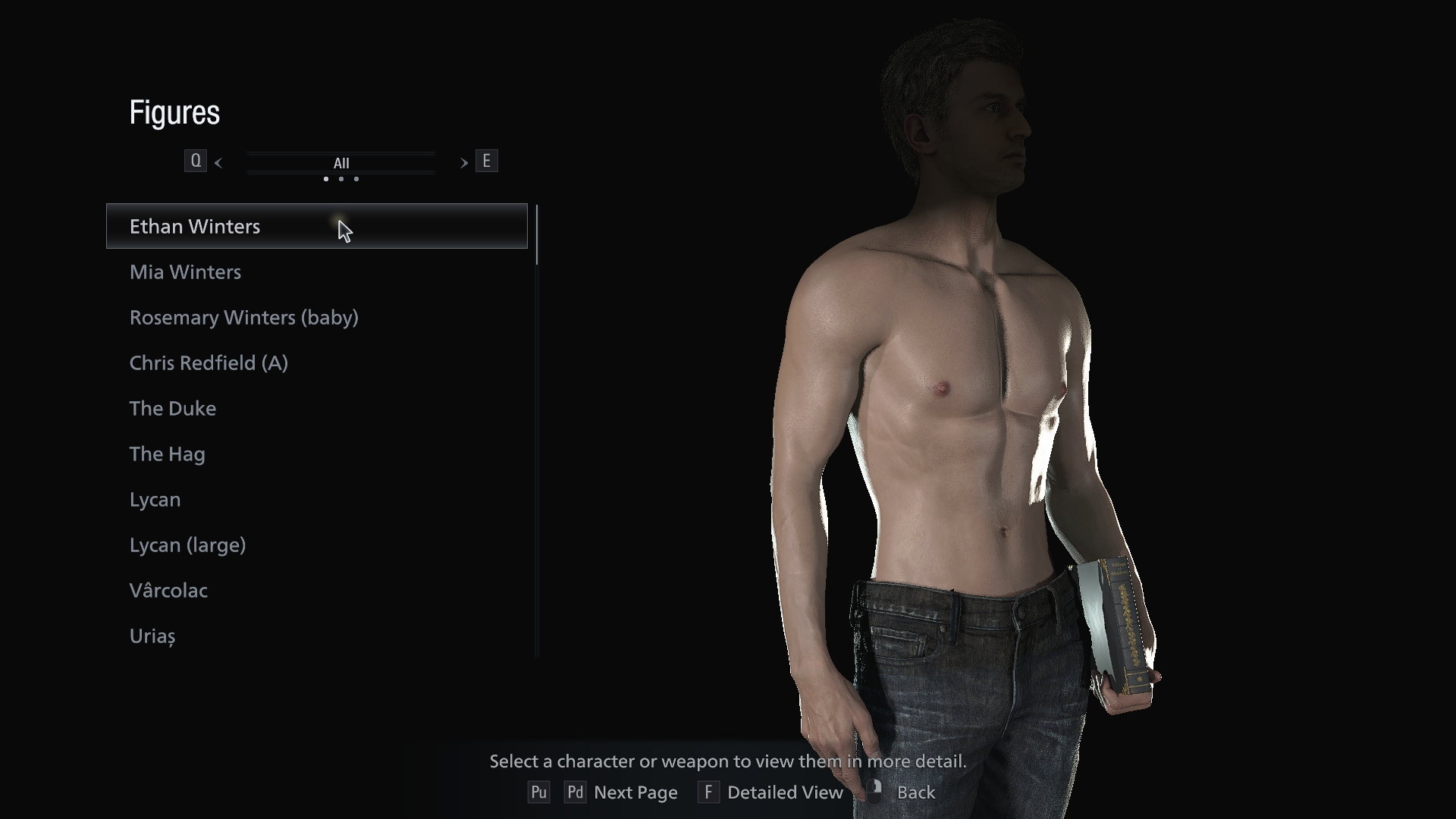Click the left chevron beside the Q key

[218, 162]
